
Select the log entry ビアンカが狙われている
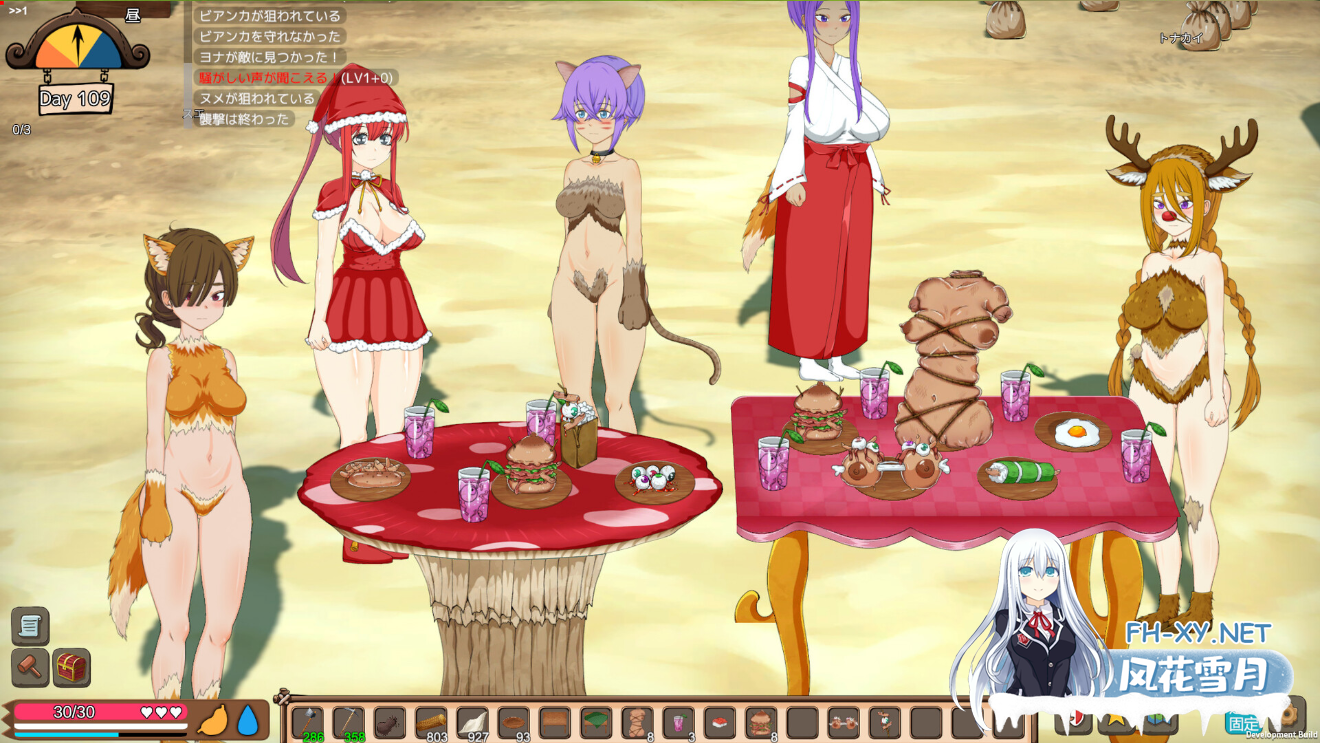pos(270,16)
